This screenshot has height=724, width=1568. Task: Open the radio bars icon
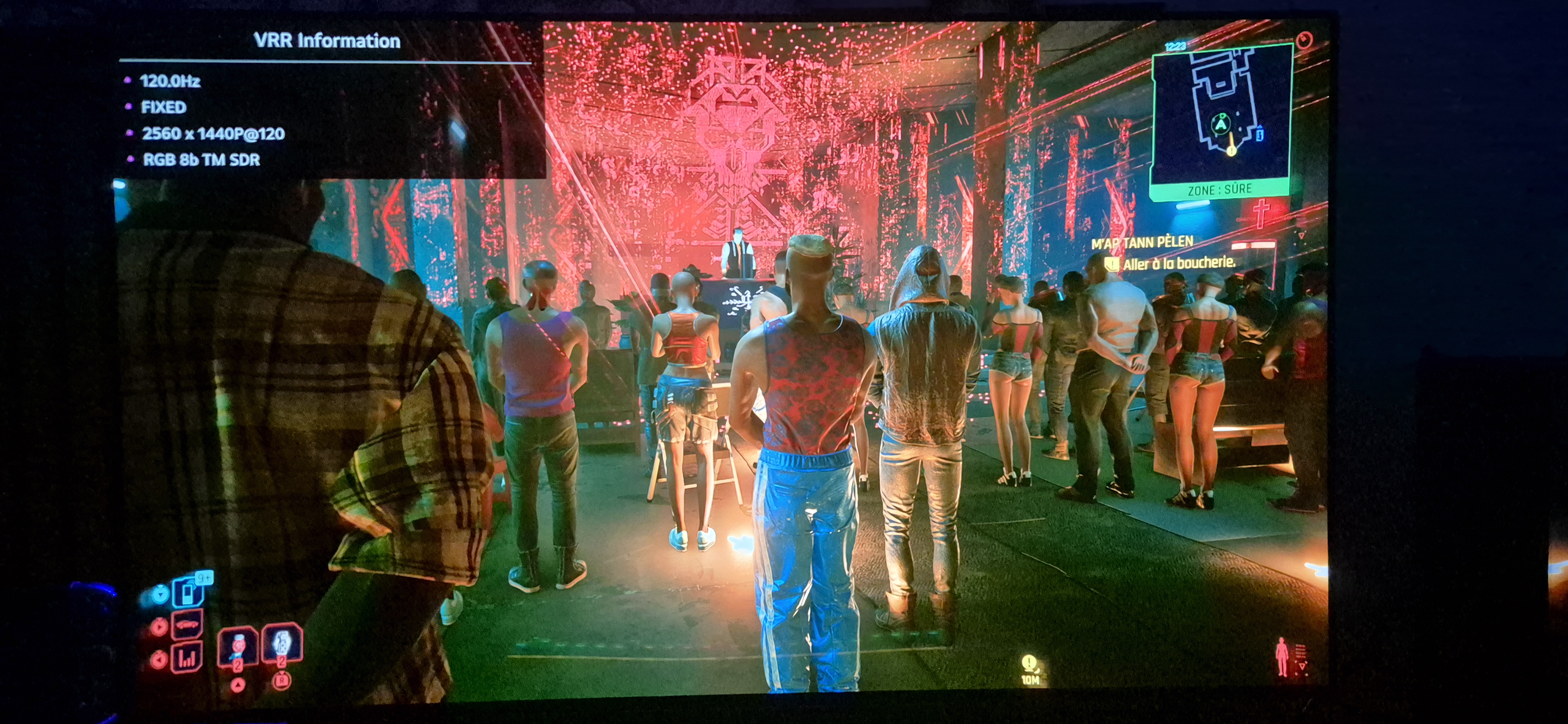[187, 658]
